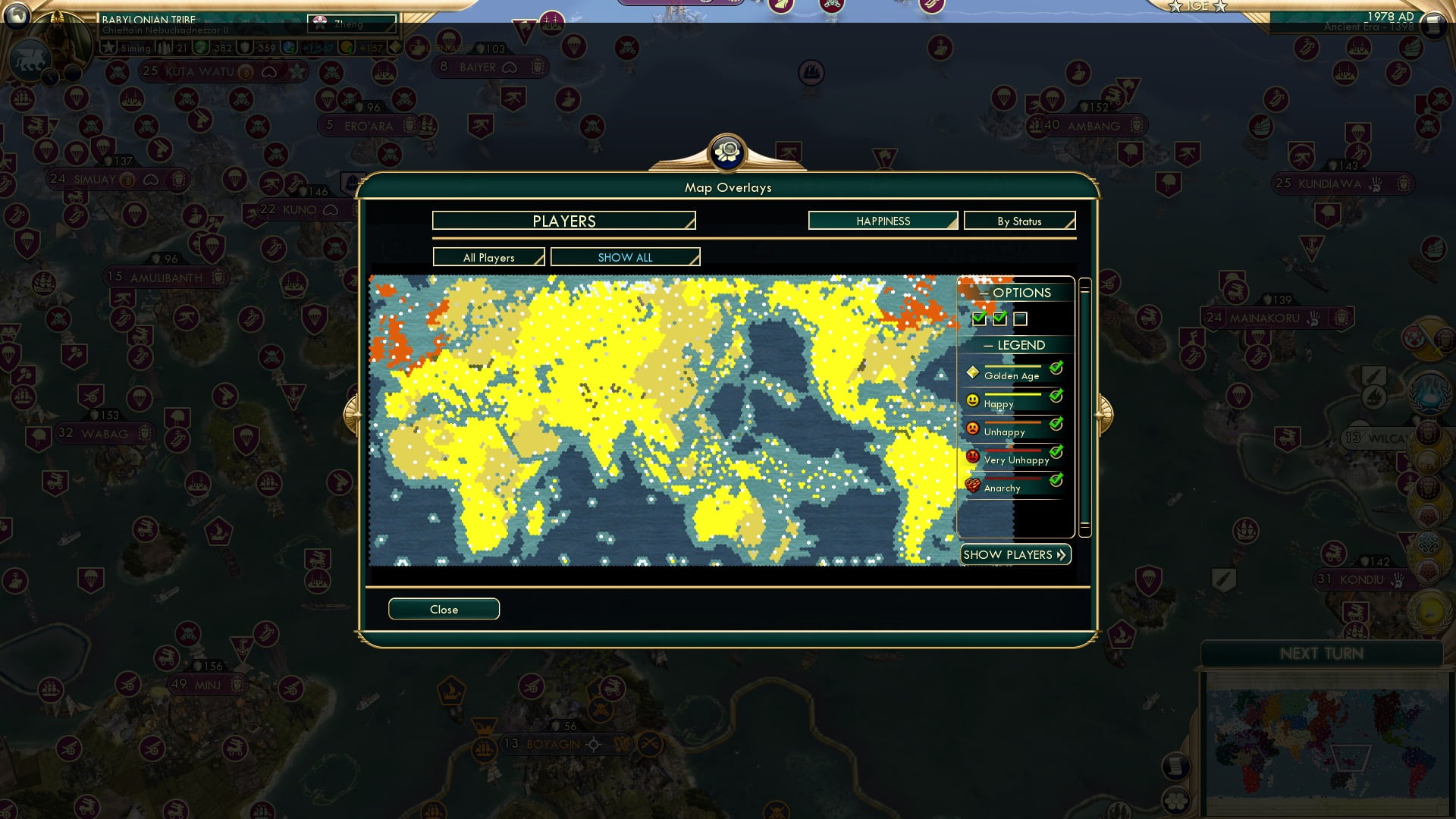
Task: Click the magnifying glass emblem atop the Map Overlays dialog
Action: pos(727,152)
